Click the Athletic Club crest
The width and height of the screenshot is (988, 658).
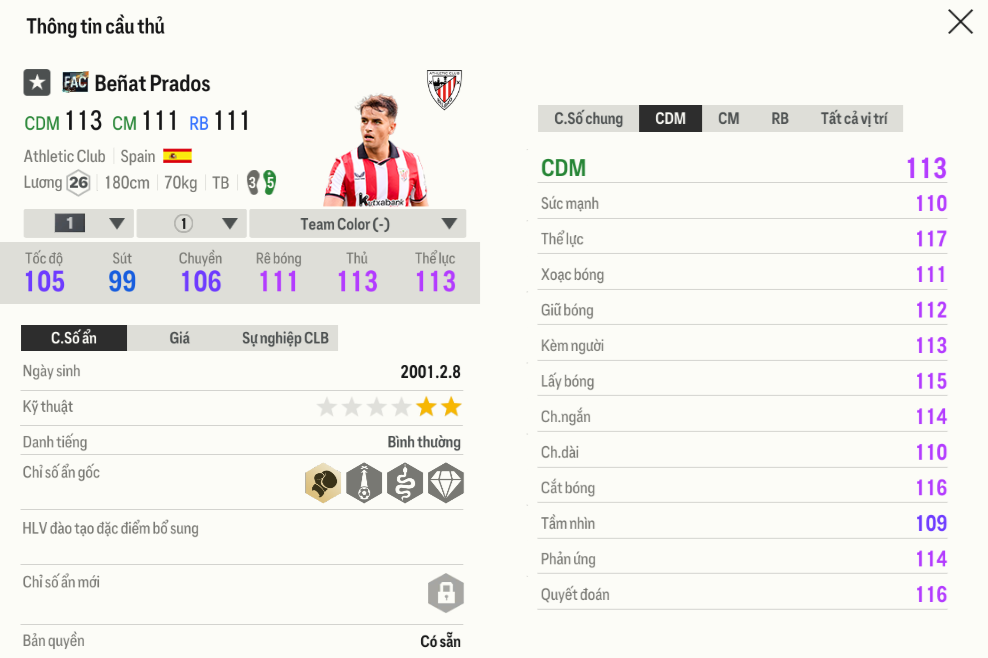(x=444, y=89)
